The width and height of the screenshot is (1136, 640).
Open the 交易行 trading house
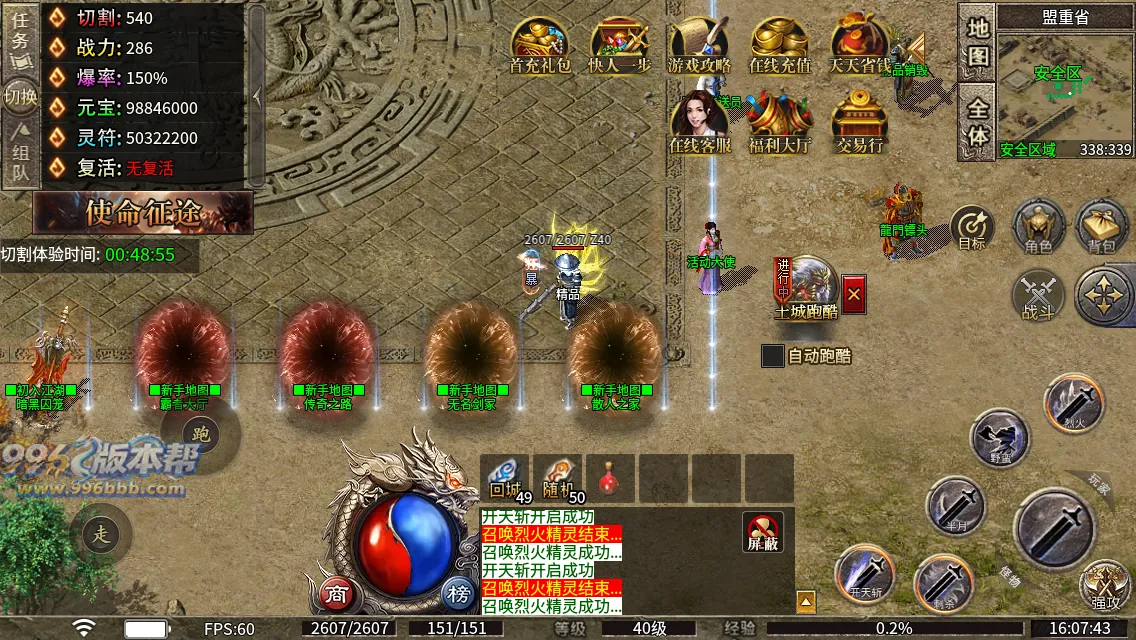(x=860, y=122)
